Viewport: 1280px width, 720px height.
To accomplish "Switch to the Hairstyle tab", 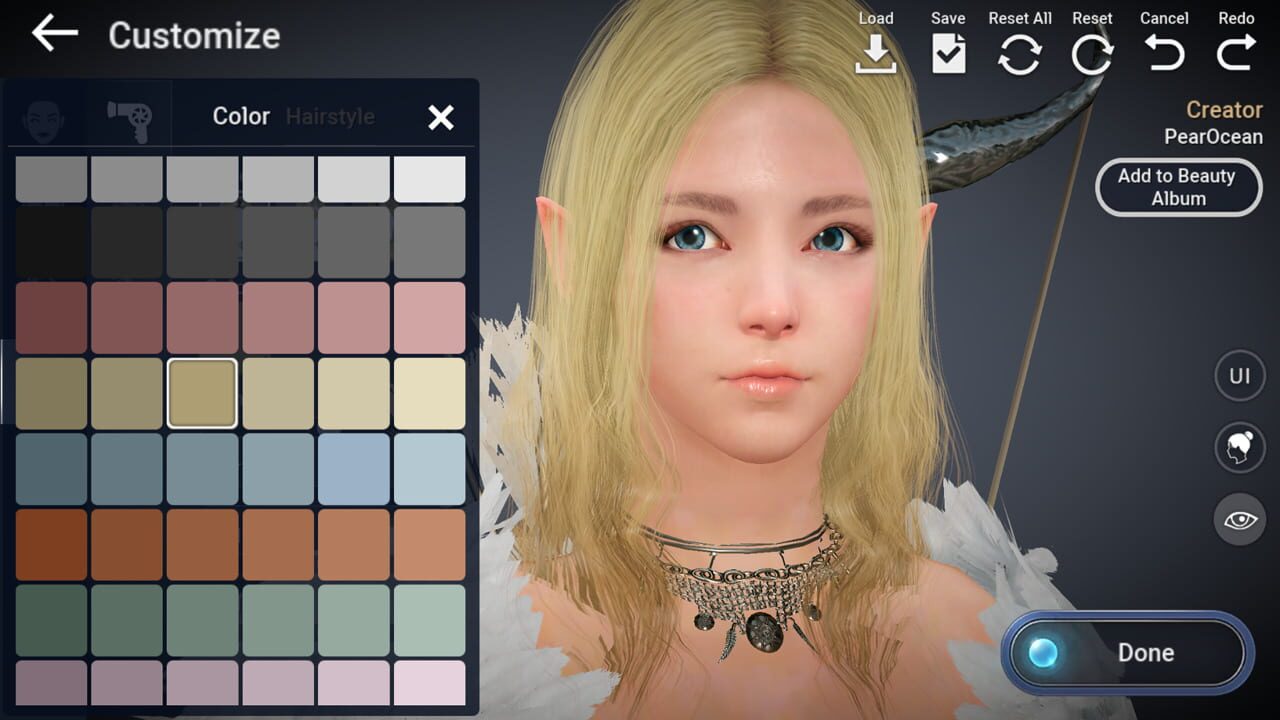I will click(x=331, y=116).
